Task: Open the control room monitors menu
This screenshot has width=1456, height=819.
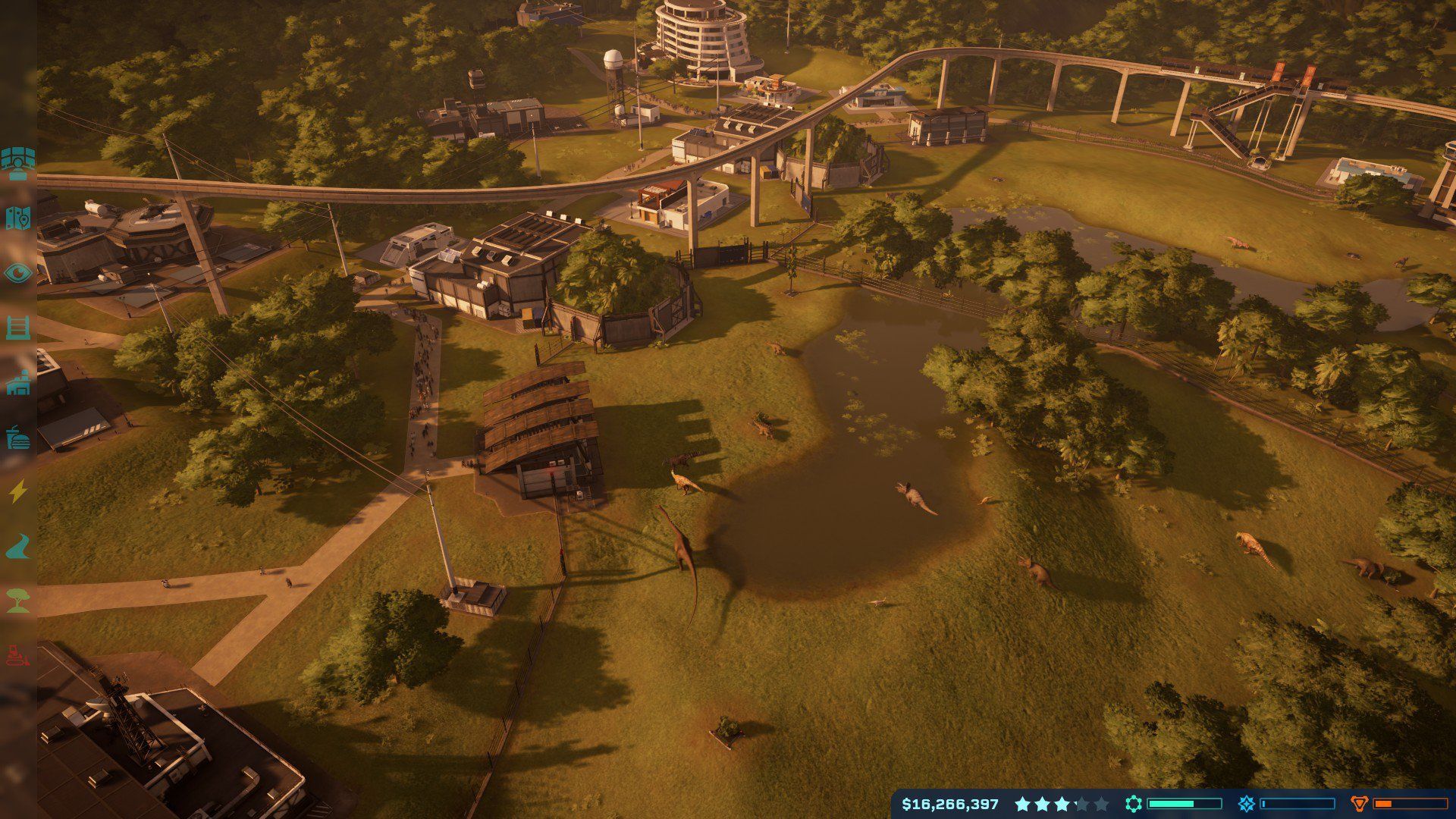Action: 17,163
